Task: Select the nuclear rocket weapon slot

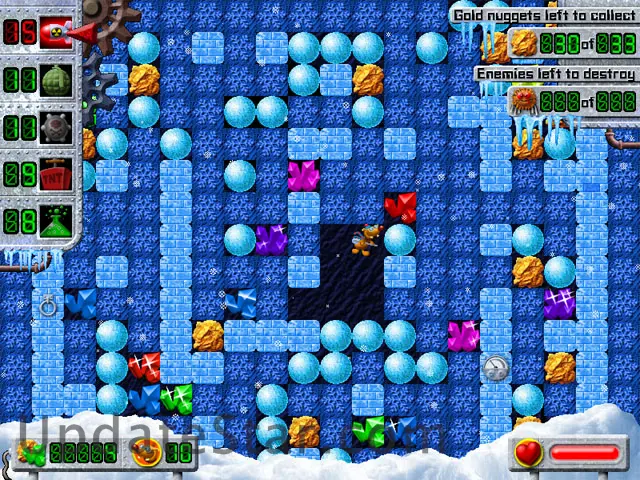Action: pyautogui.click(x=57, y=33)
